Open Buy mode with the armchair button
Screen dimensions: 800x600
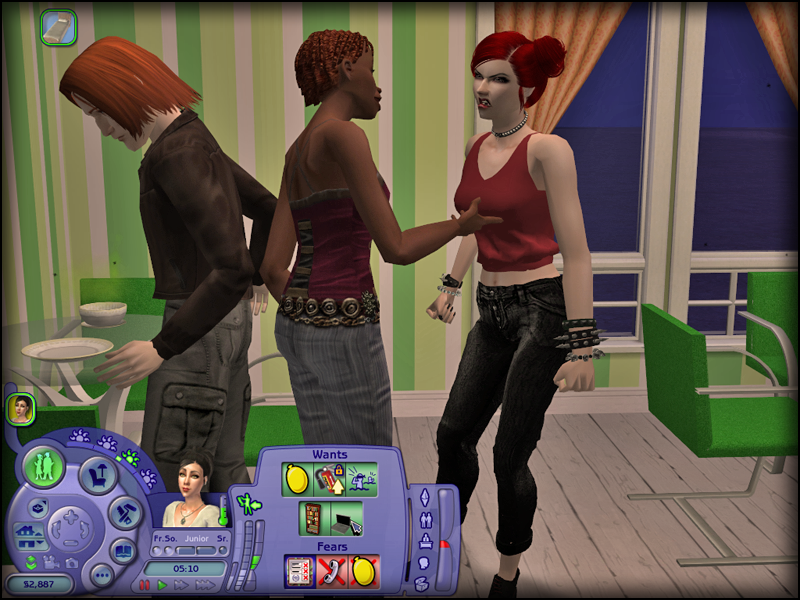(x=98, y=476)
